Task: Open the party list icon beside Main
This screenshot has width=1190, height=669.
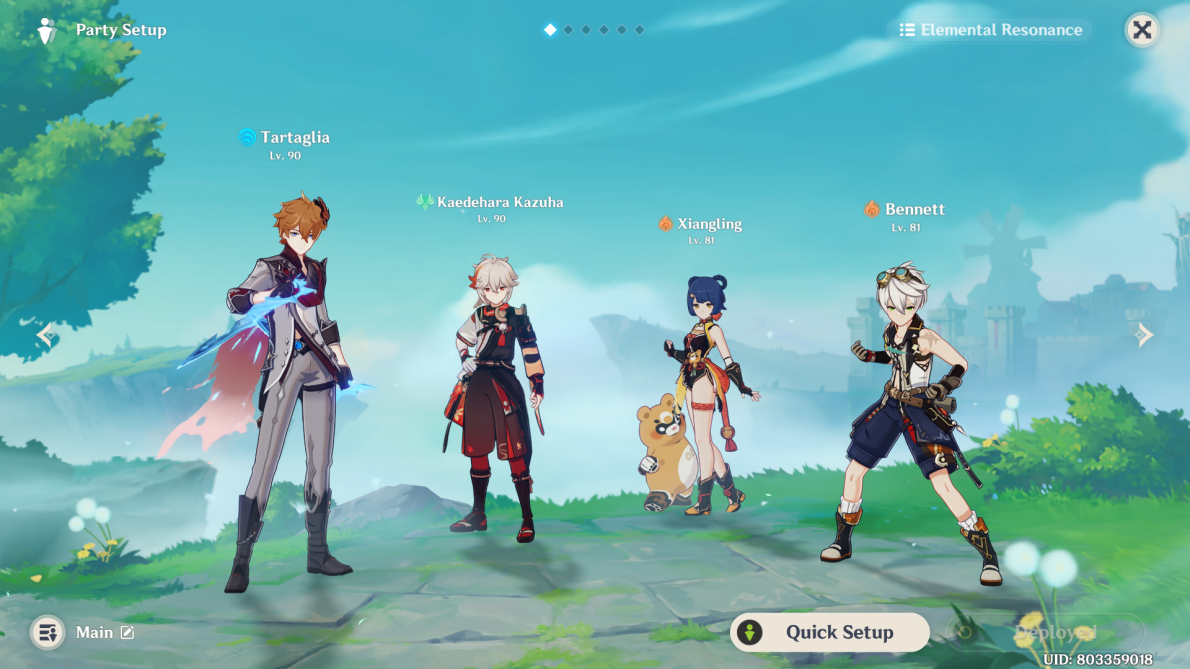Action: [x=47, y=632]
